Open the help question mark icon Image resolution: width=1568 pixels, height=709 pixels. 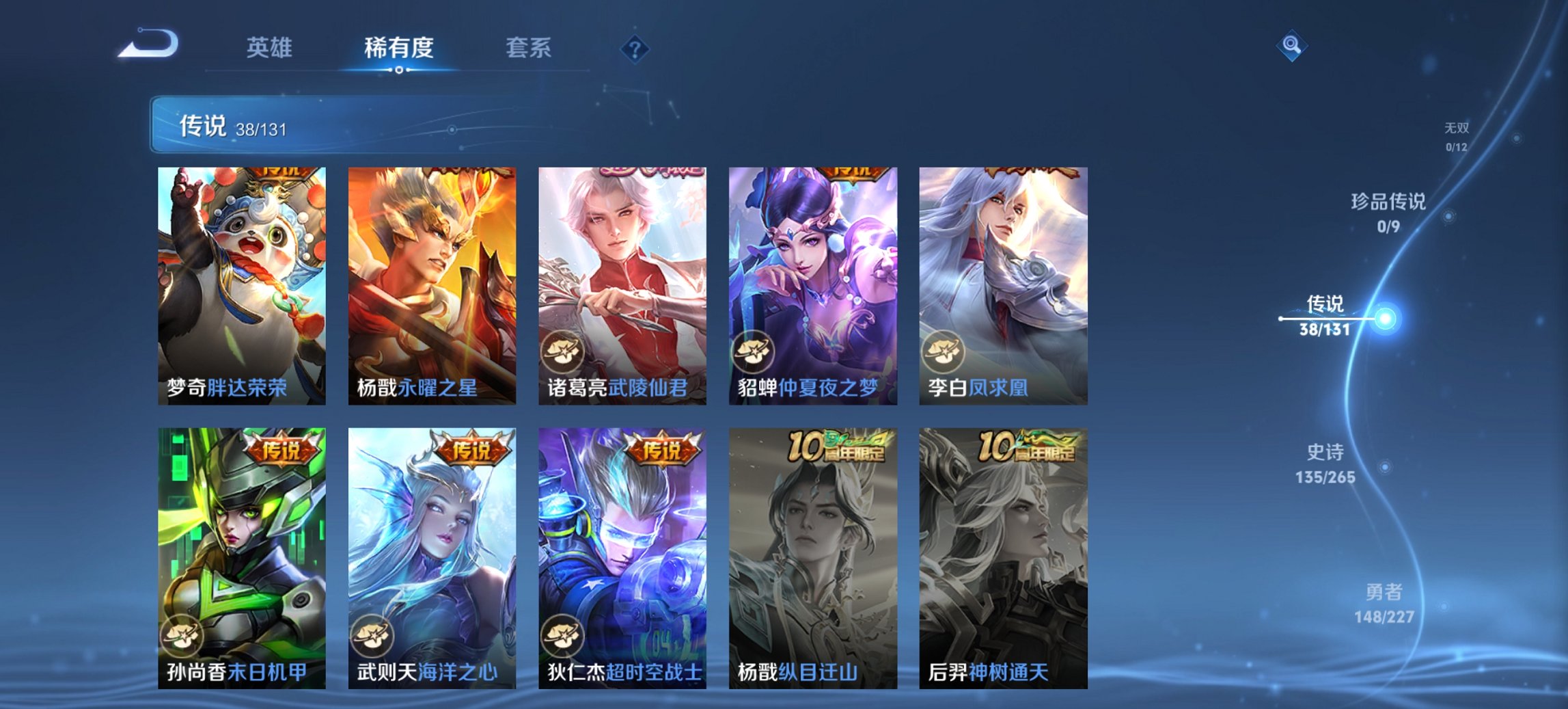[x=635, y=48]
